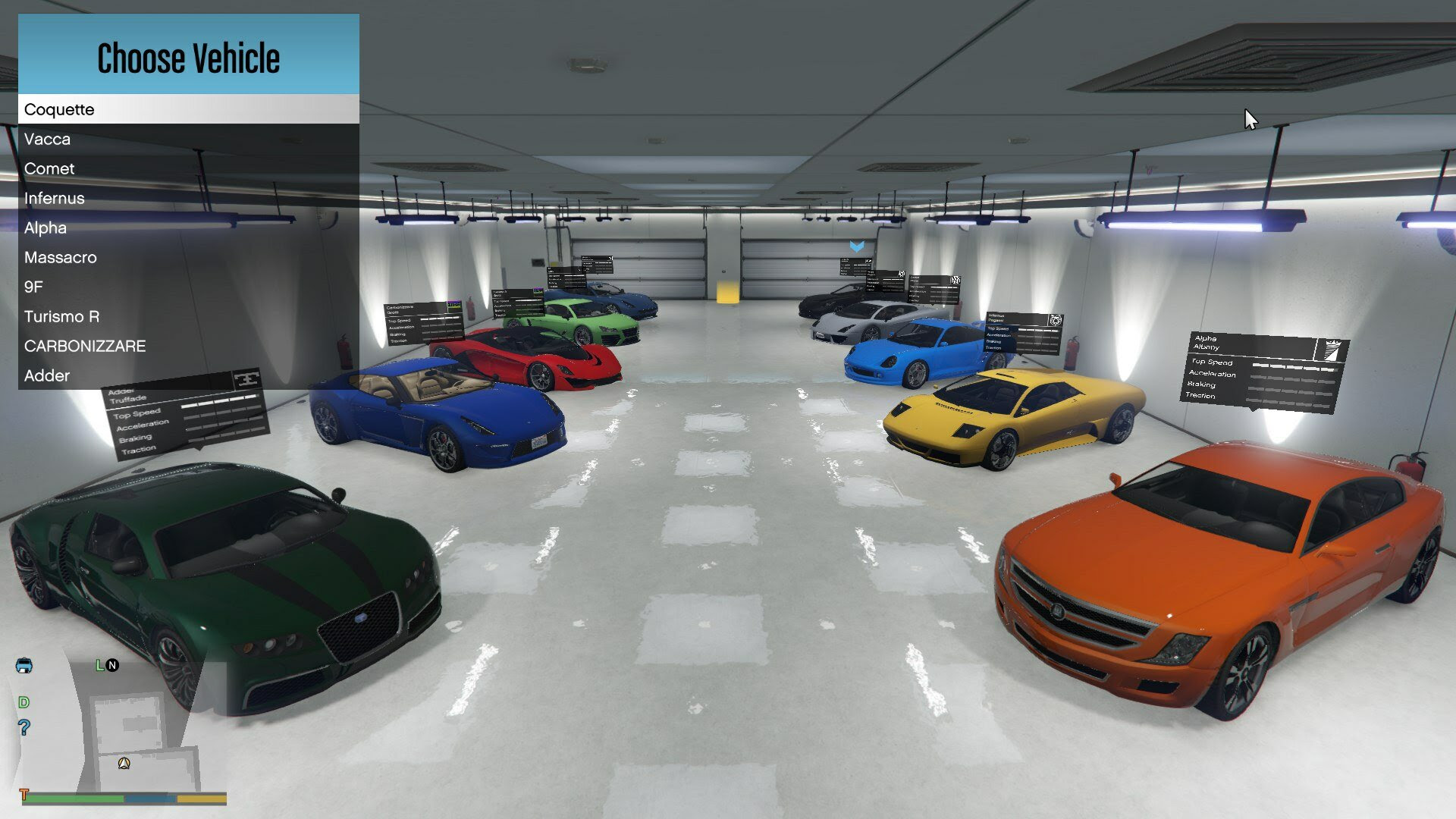Click the green "L" letter icon on the HUD
Image resolution: width=1456 pixels, height=819 pixels.
(x=99, y=665)
